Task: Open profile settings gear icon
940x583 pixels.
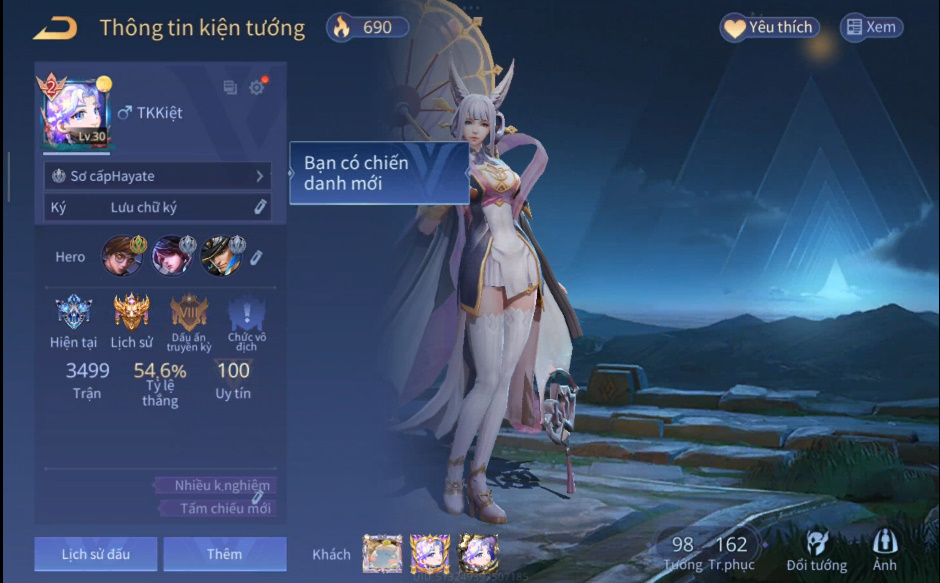Action: click(x=257, y=88)
